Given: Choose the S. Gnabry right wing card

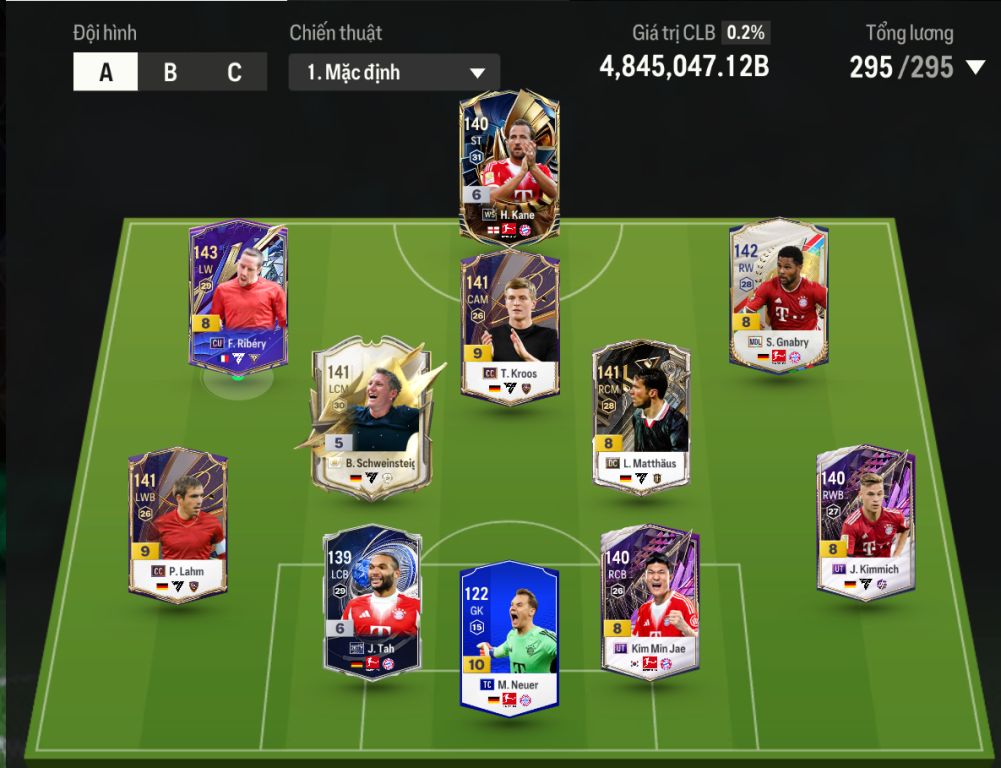Looking at the screenshot, I should click(779, 296).
